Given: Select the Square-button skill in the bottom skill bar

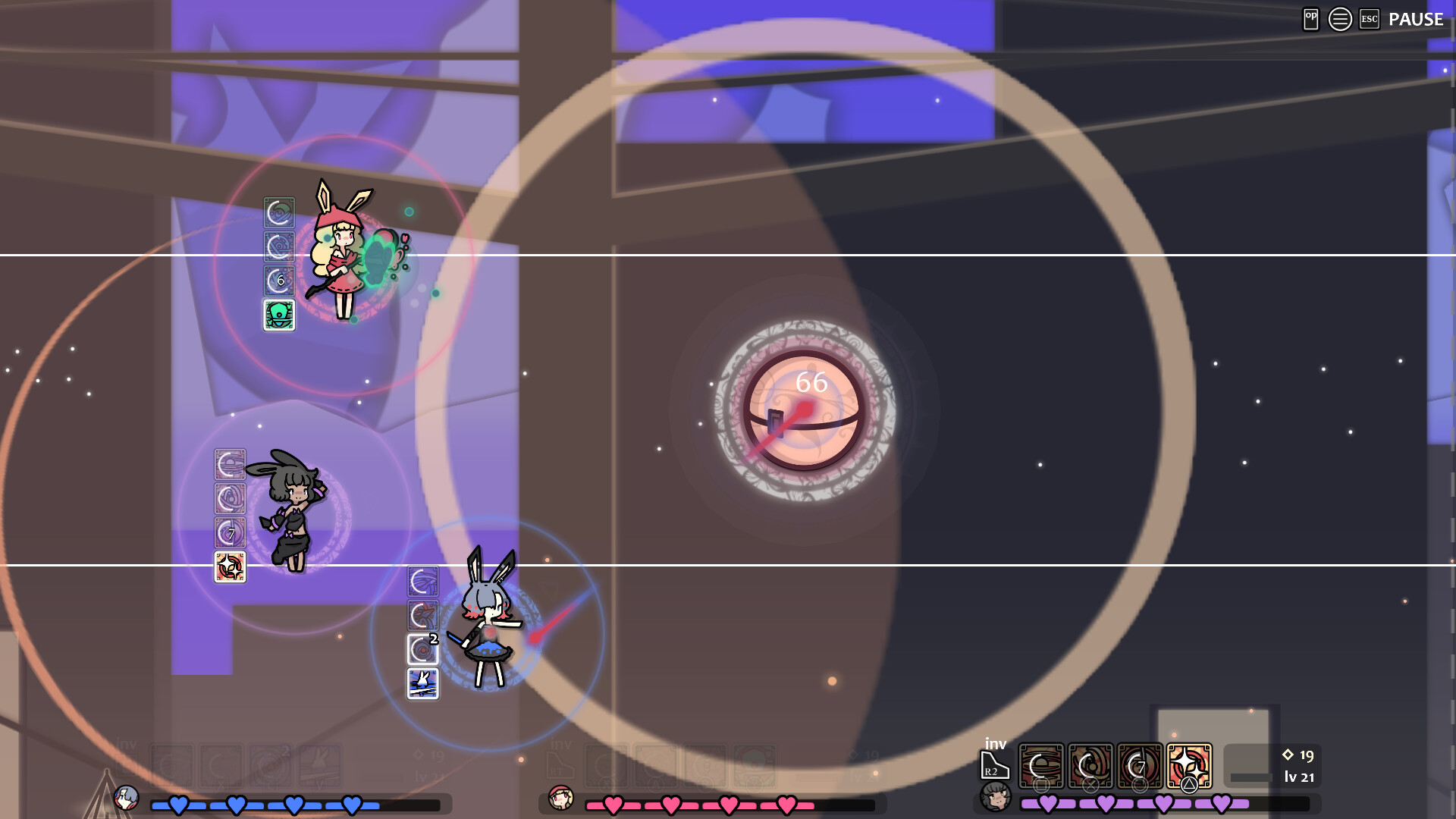Looking at the screenshot, I should [x=1040, y=766].
